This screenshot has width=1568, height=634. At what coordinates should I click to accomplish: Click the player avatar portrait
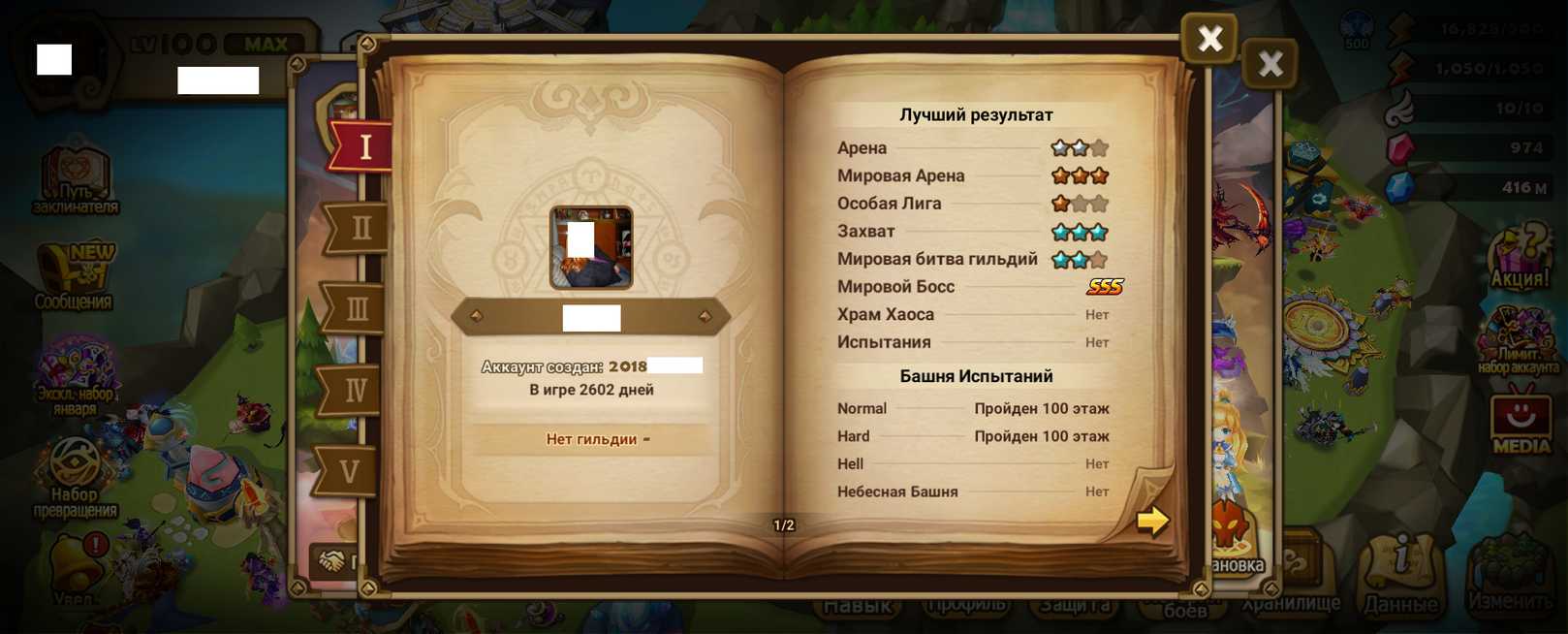pos(591,248)
